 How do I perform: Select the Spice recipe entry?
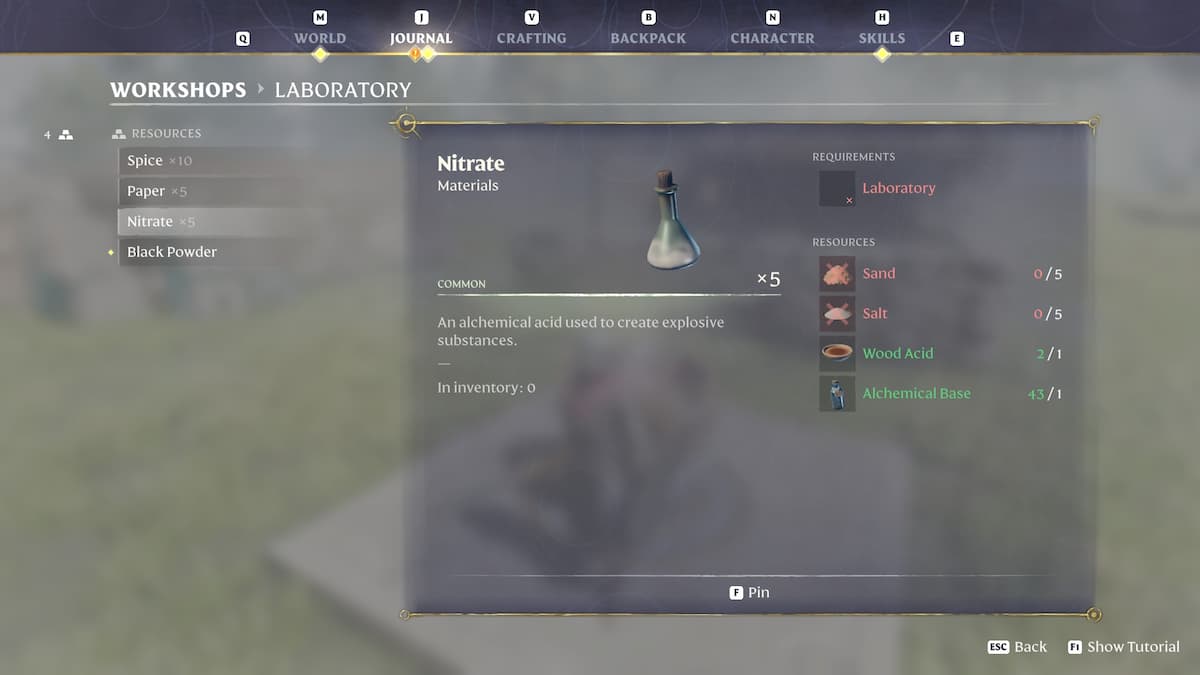click(159, 161)
